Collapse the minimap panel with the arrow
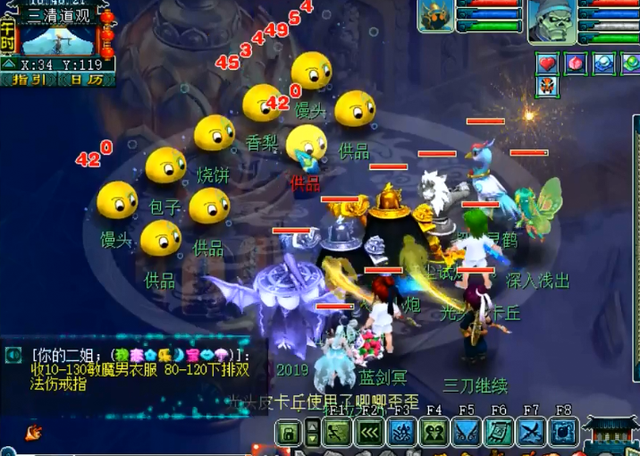640x456 pixels. (9, 65)
